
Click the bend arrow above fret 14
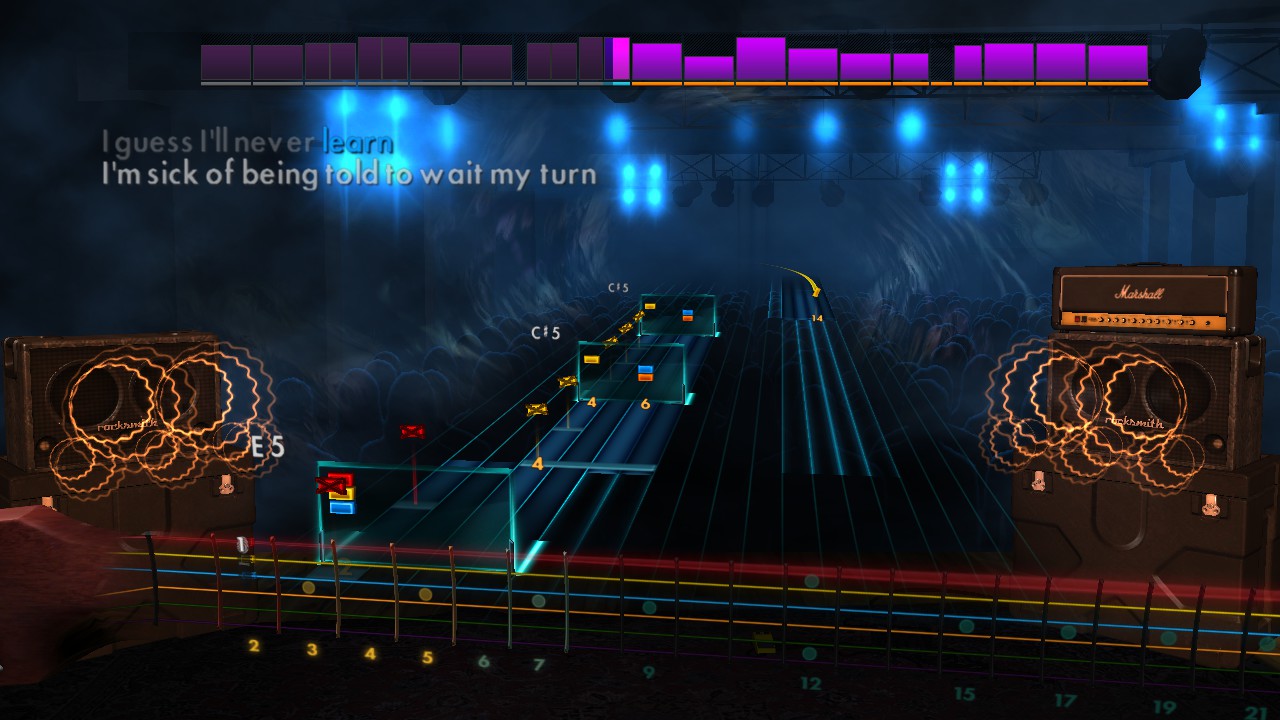pos(812,290)
